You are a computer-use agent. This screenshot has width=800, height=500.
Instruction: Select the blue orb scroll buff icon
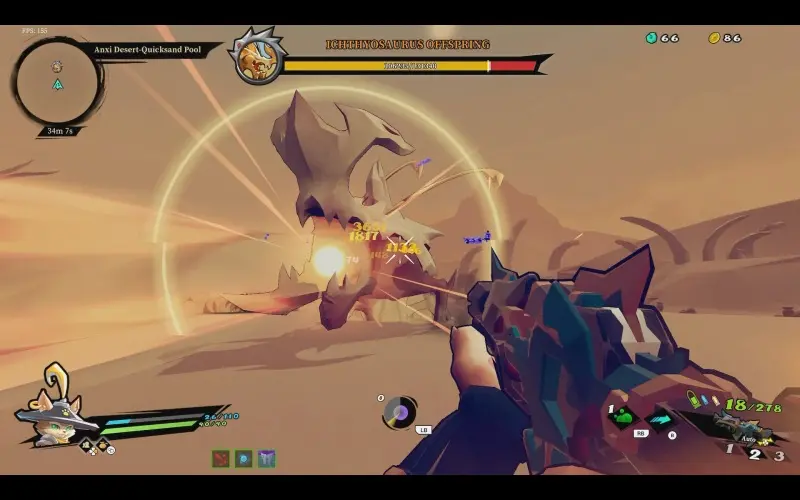(x=243, y=458)
